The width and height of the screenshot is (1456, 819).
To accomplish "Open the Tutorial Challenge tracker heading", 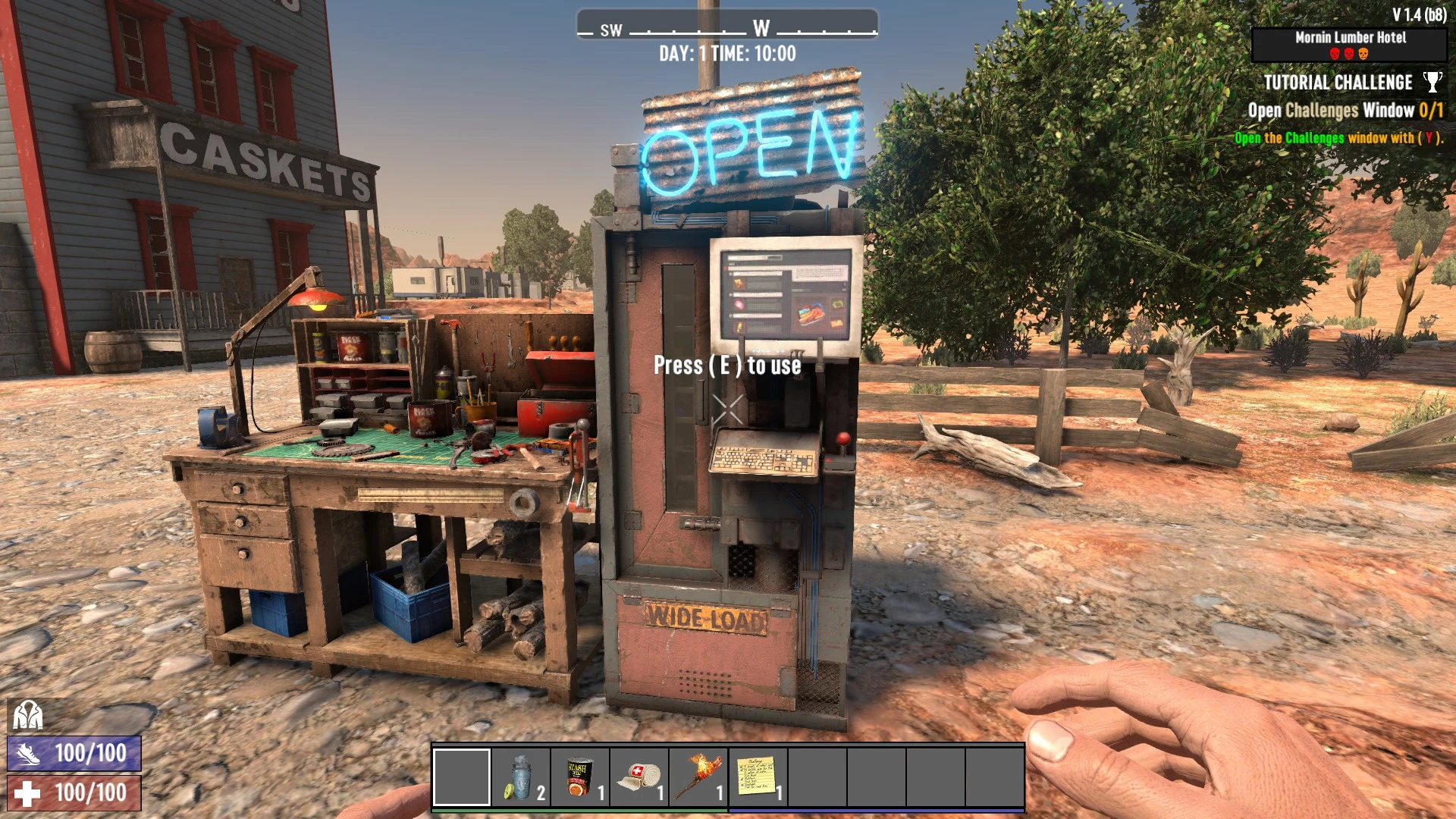I will (x=1338, y=83).
